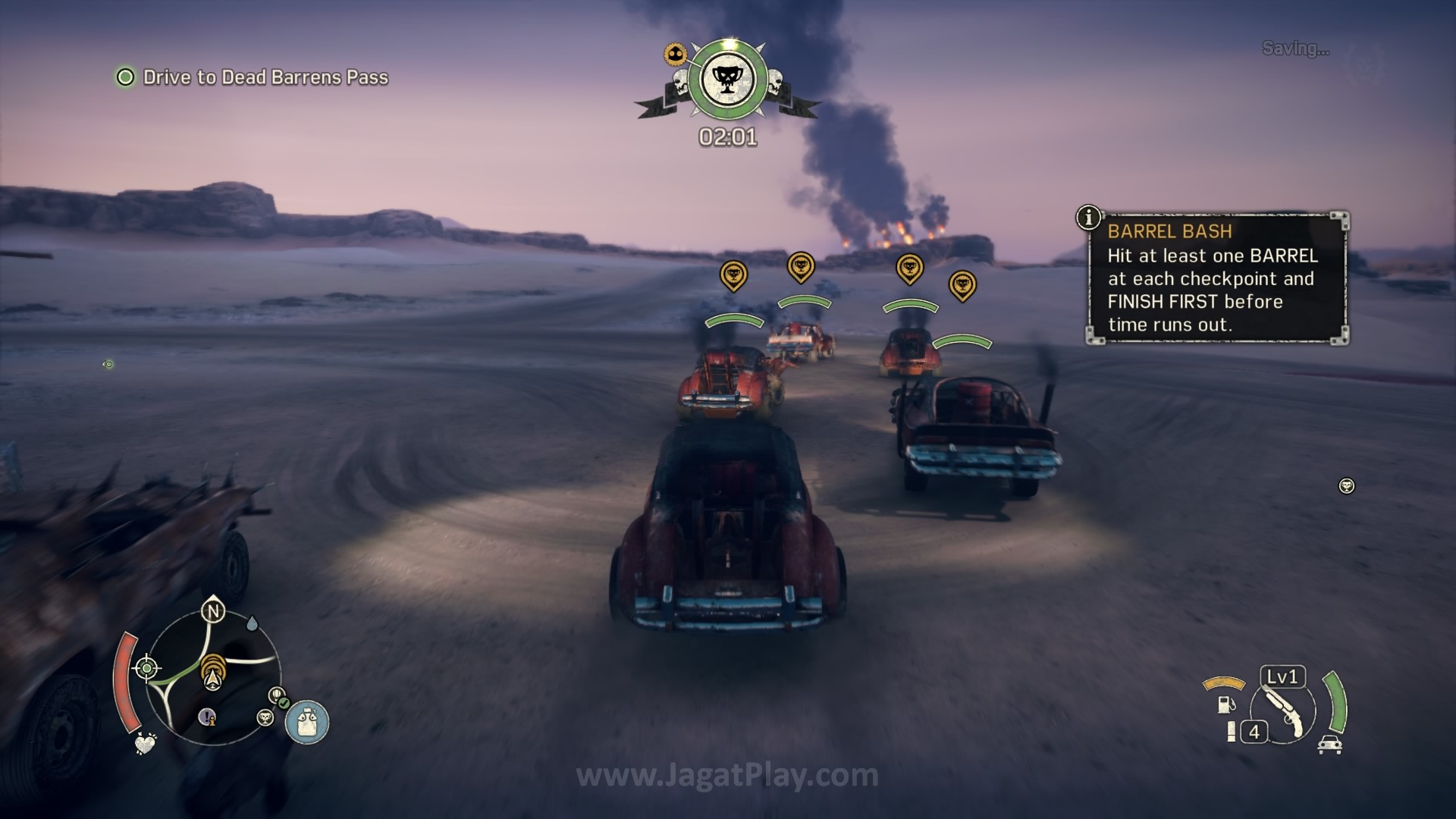This screenshot has width=1456, height=819.
Task: Select the hot air balloon marker on minimap
Action: point(277,694)
